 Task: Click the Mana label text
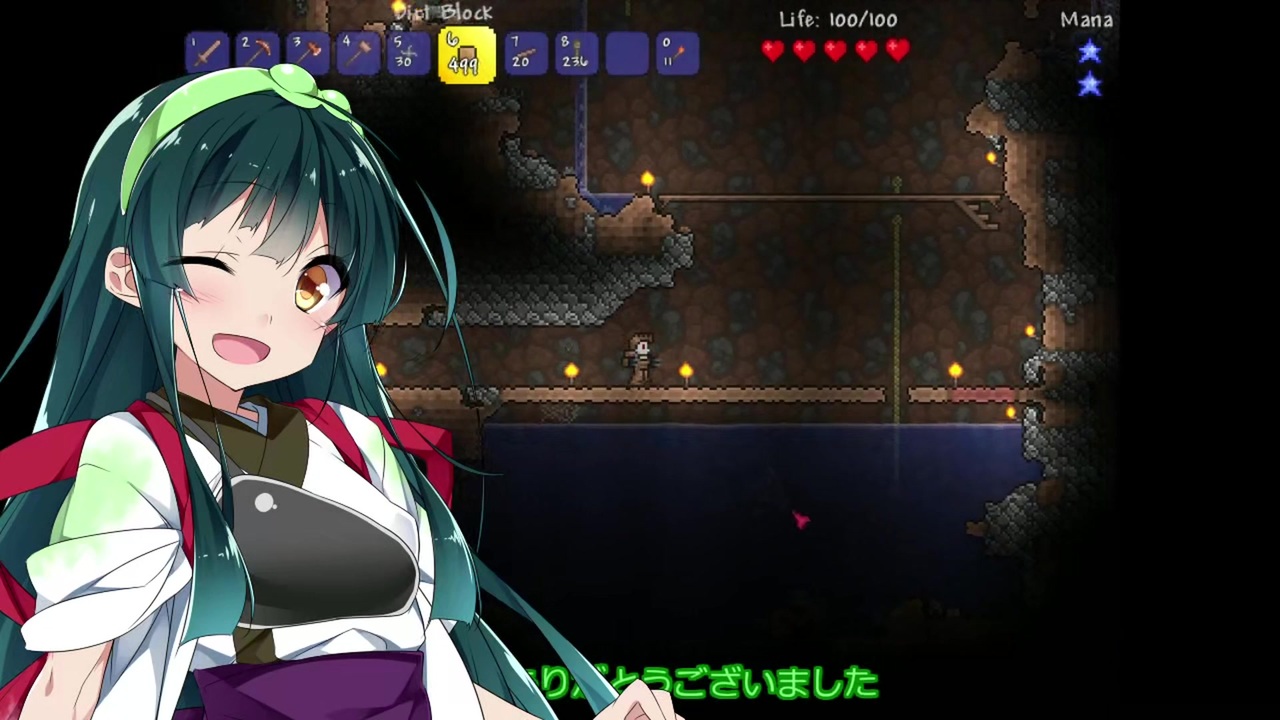click(x=1086, y=18)
